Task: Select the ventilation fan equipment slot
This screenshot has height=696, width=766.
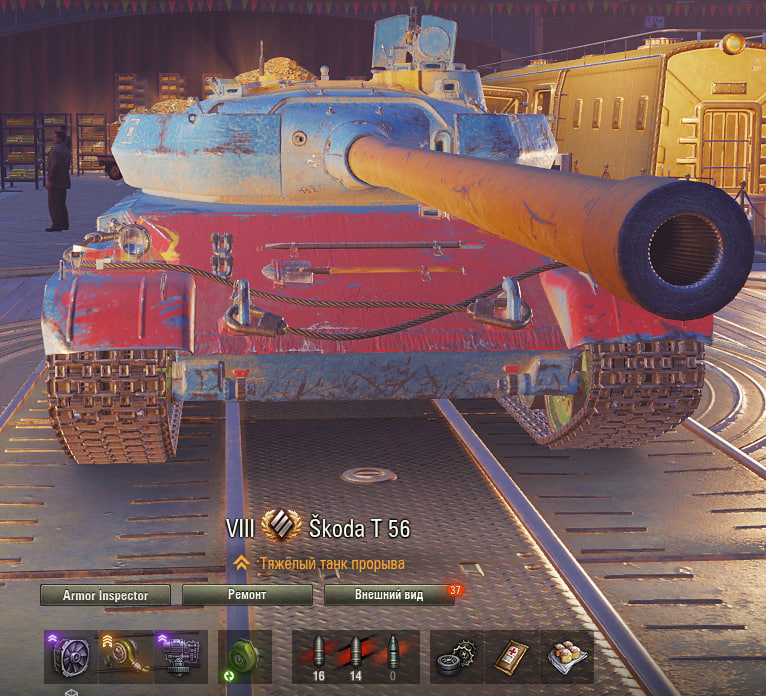Action: [70, 656]
